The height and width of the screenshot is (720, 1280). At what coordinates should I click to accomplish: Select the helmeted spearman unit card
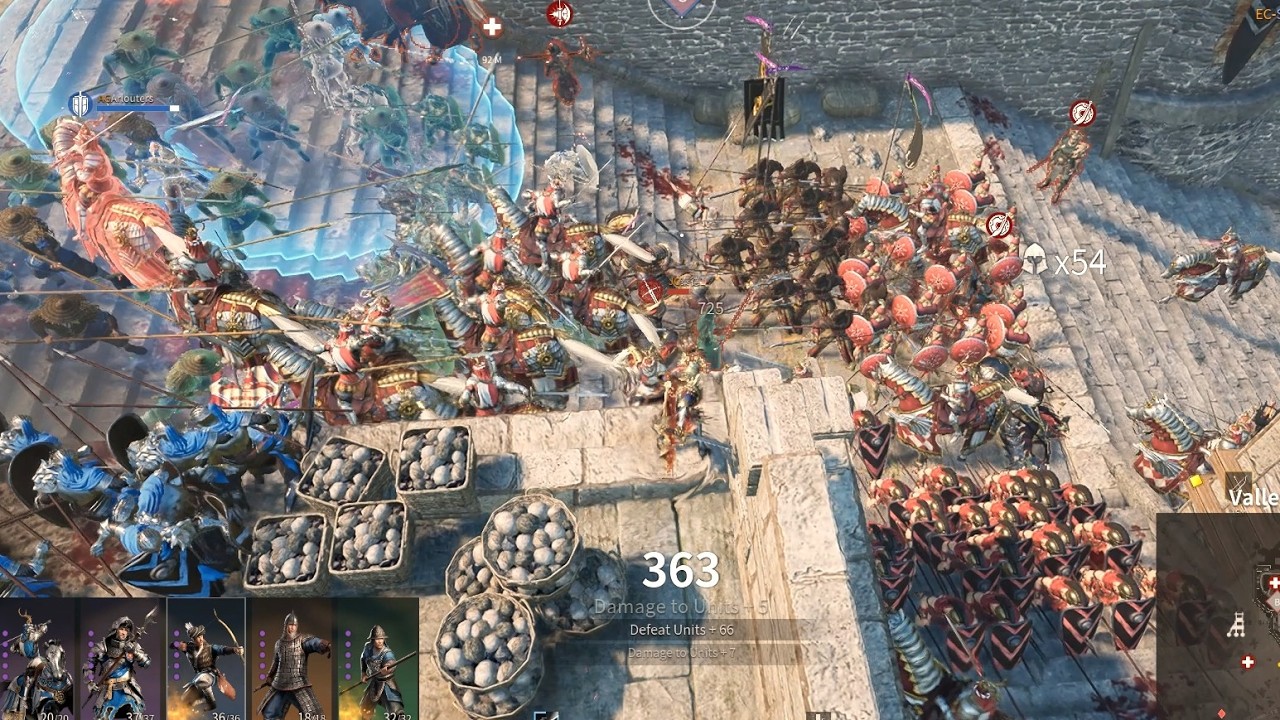click(x=376, y=658)
